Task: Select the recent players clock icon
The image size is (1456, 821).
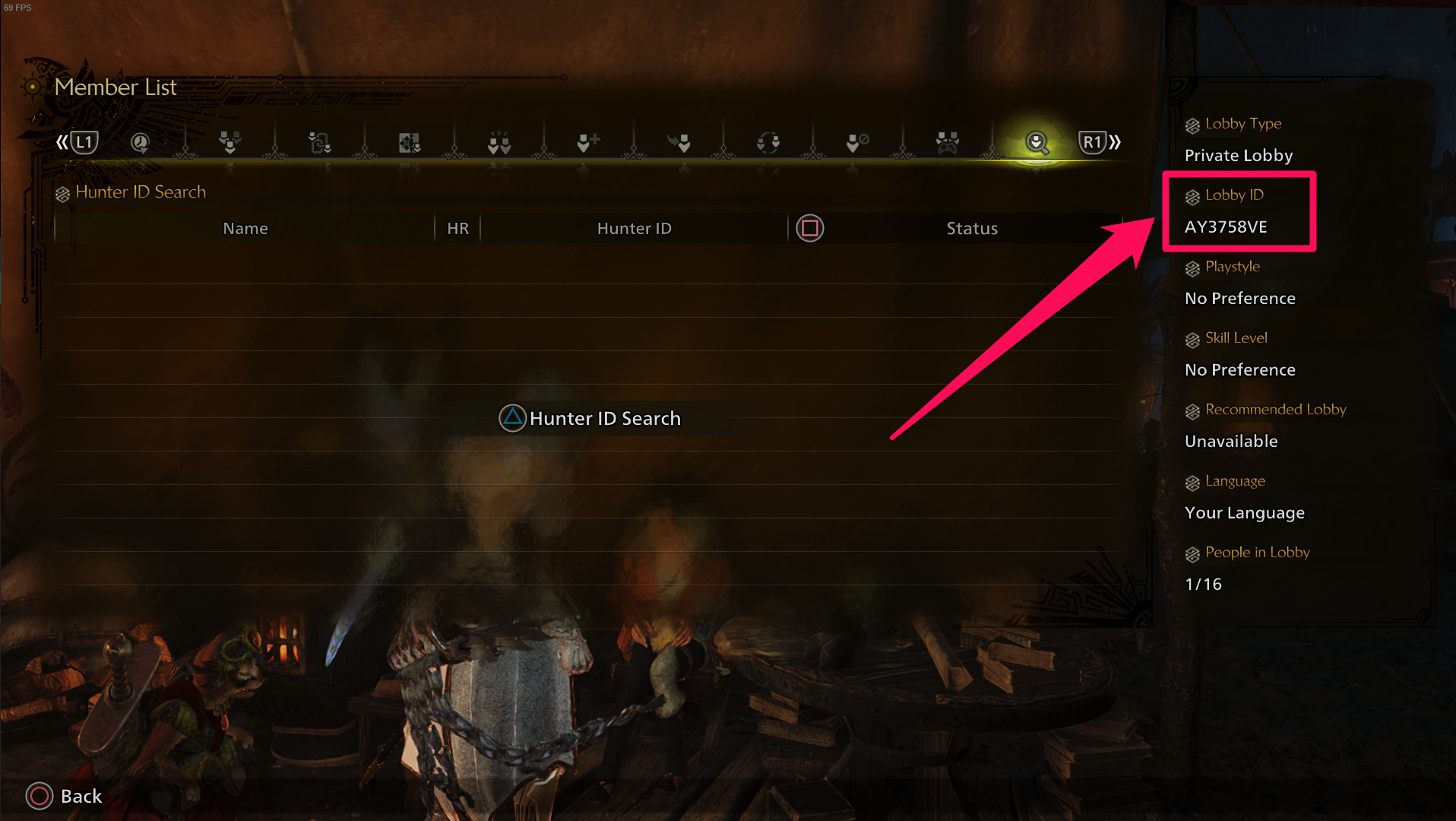Action: point(141,142)
